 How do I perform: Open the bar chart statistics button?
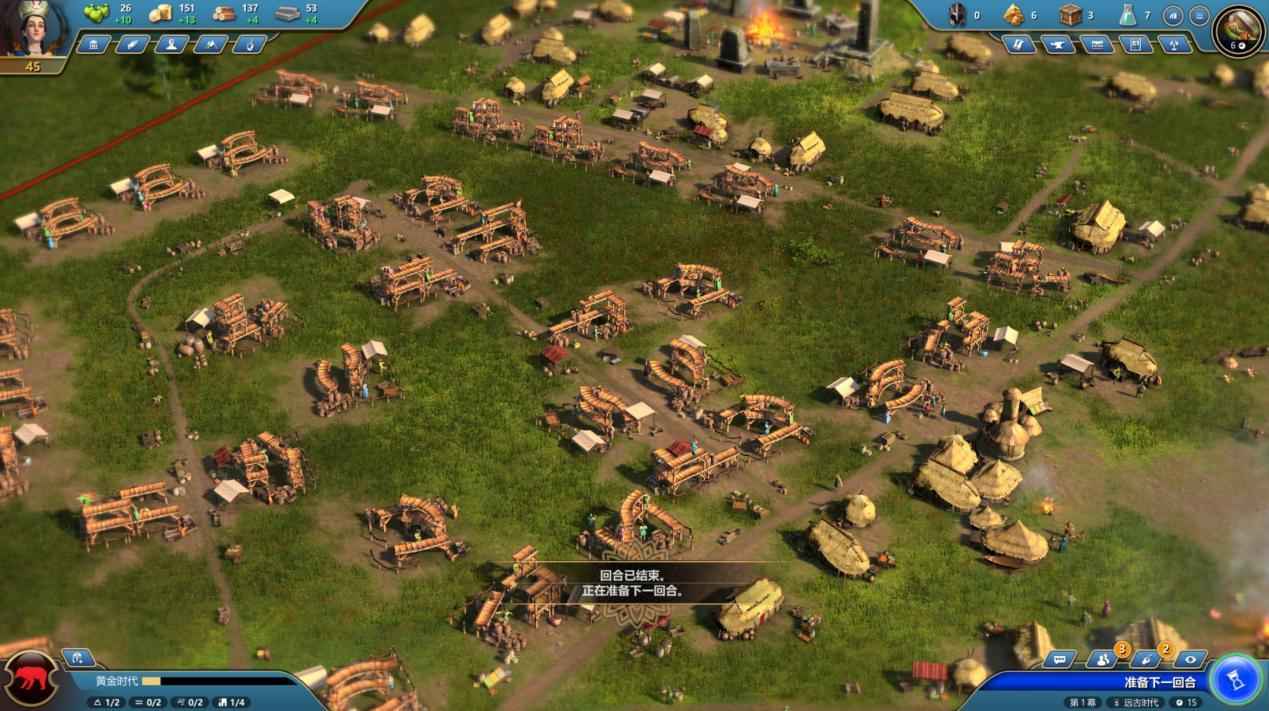(1173, 15)
